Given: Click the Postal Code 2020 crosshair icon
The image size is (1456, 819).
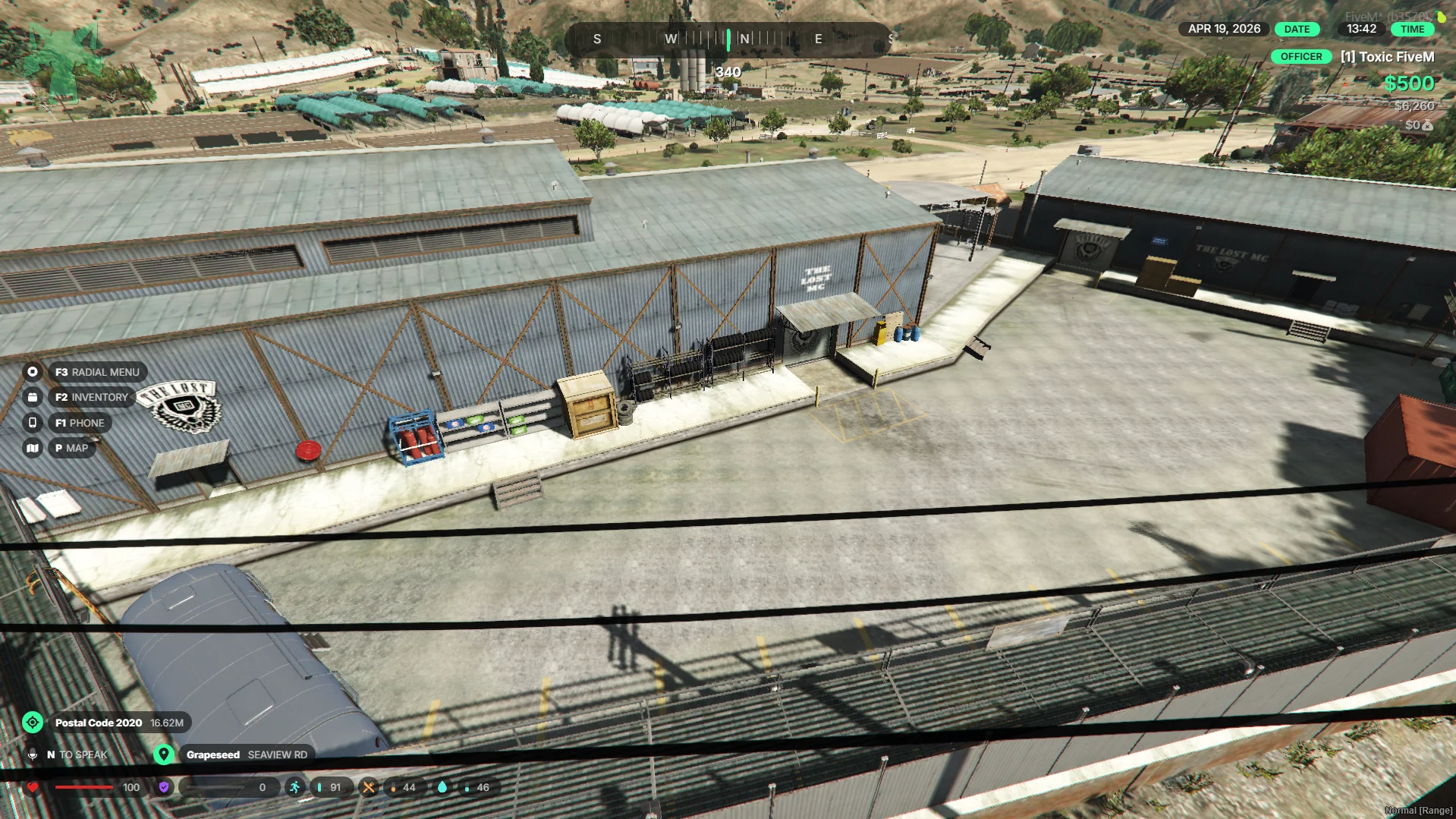Looking at the screenshot, I should click(x=33, y=723).
